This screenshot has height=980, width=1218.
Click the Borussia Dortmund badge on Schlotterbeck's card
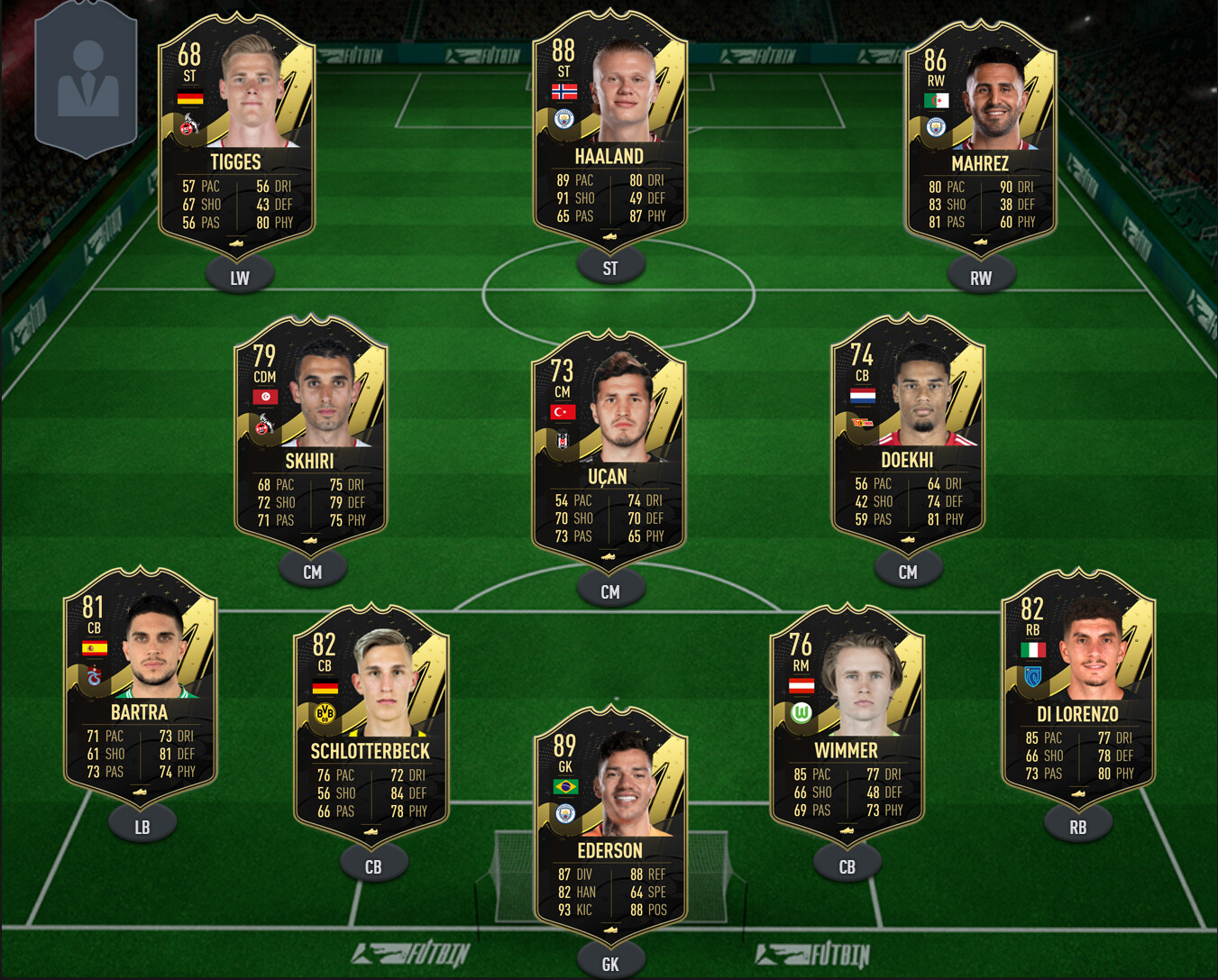(x=326, y=711)
